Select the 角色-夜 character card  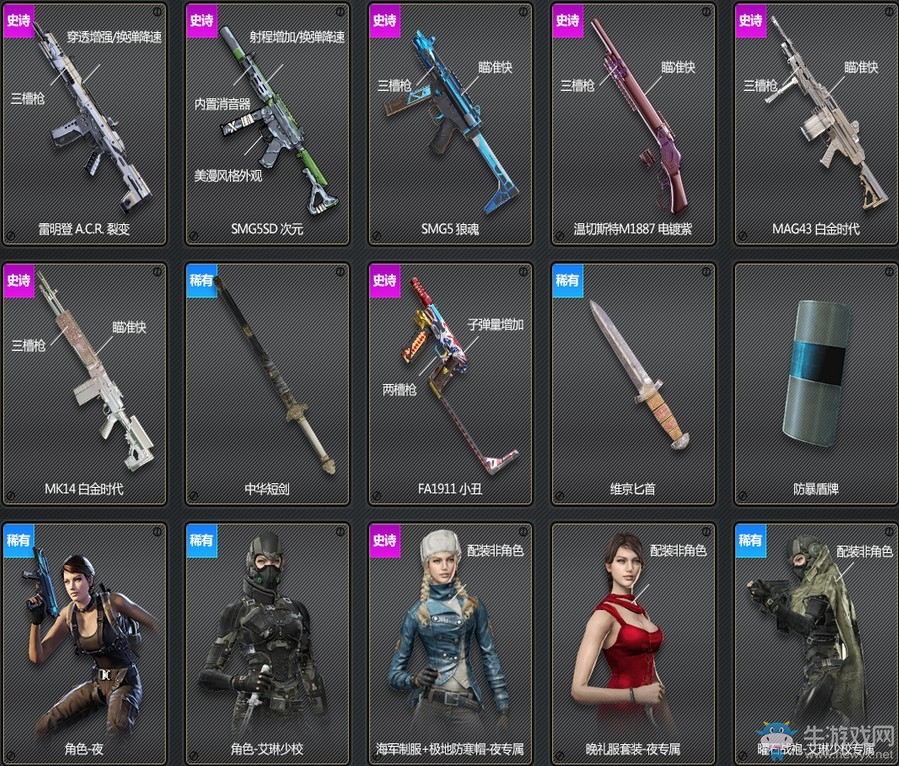tap(84, 642)
